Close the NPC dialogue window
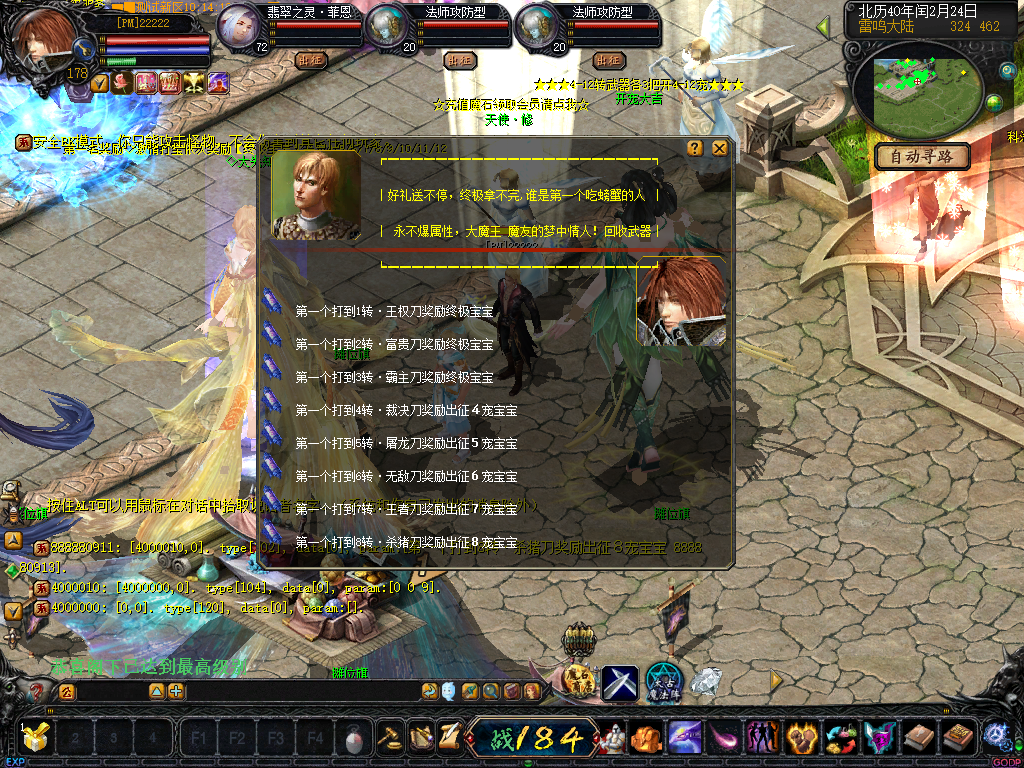Screen dimensions: 1024x768 tap(719, 148)
